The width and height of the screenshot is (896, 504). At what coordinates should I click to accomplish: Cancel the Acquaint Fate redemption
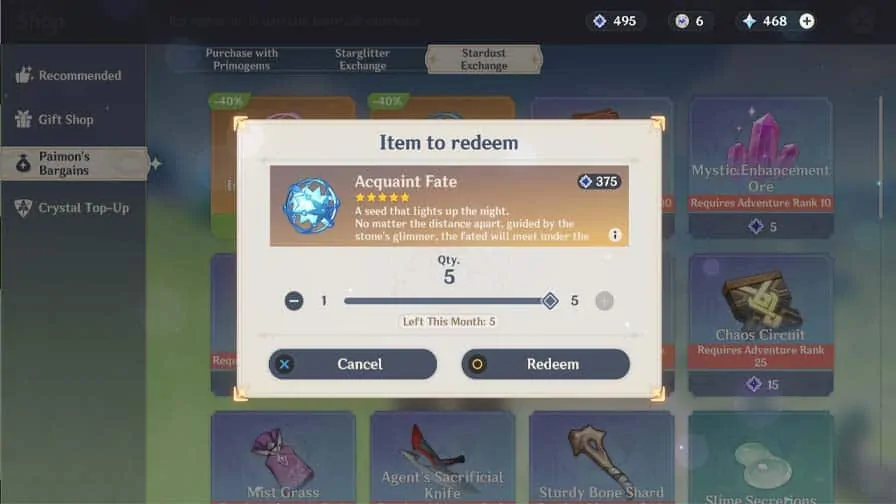(352, 364)
